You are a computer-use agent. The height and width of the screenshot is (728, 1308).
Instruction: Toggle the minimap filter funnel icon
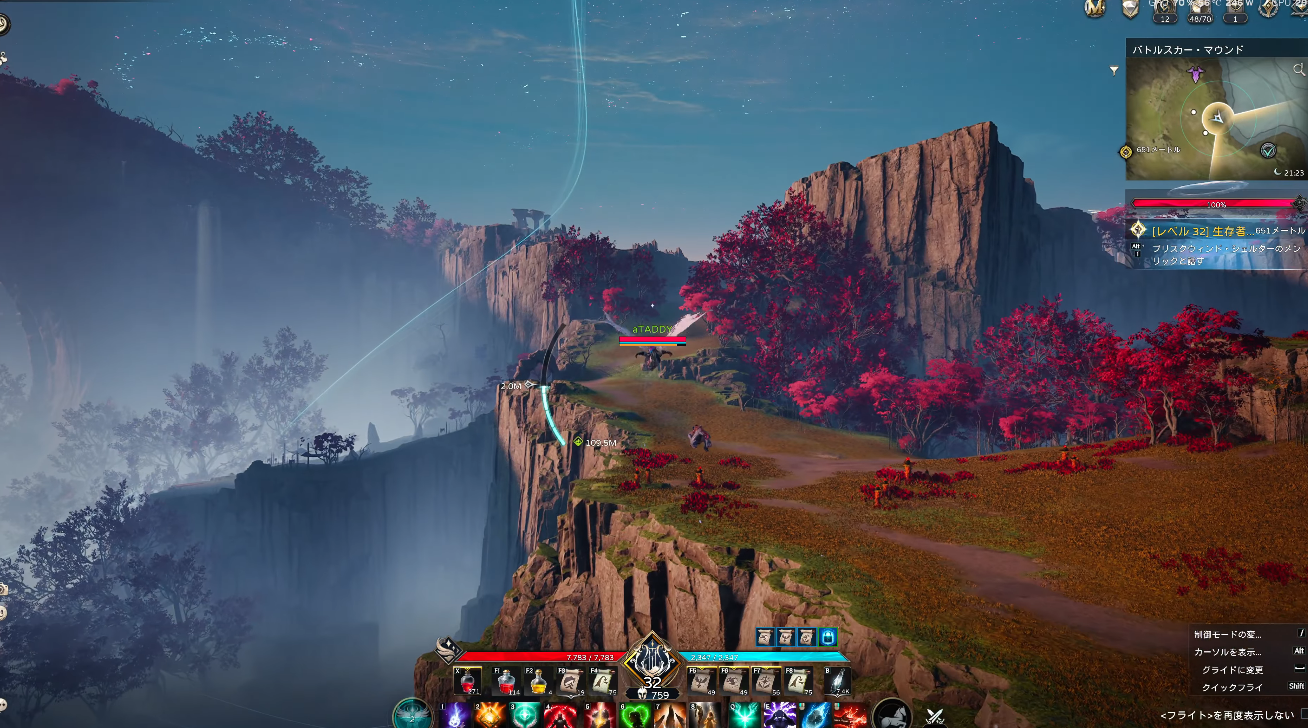coord(1114,70)
